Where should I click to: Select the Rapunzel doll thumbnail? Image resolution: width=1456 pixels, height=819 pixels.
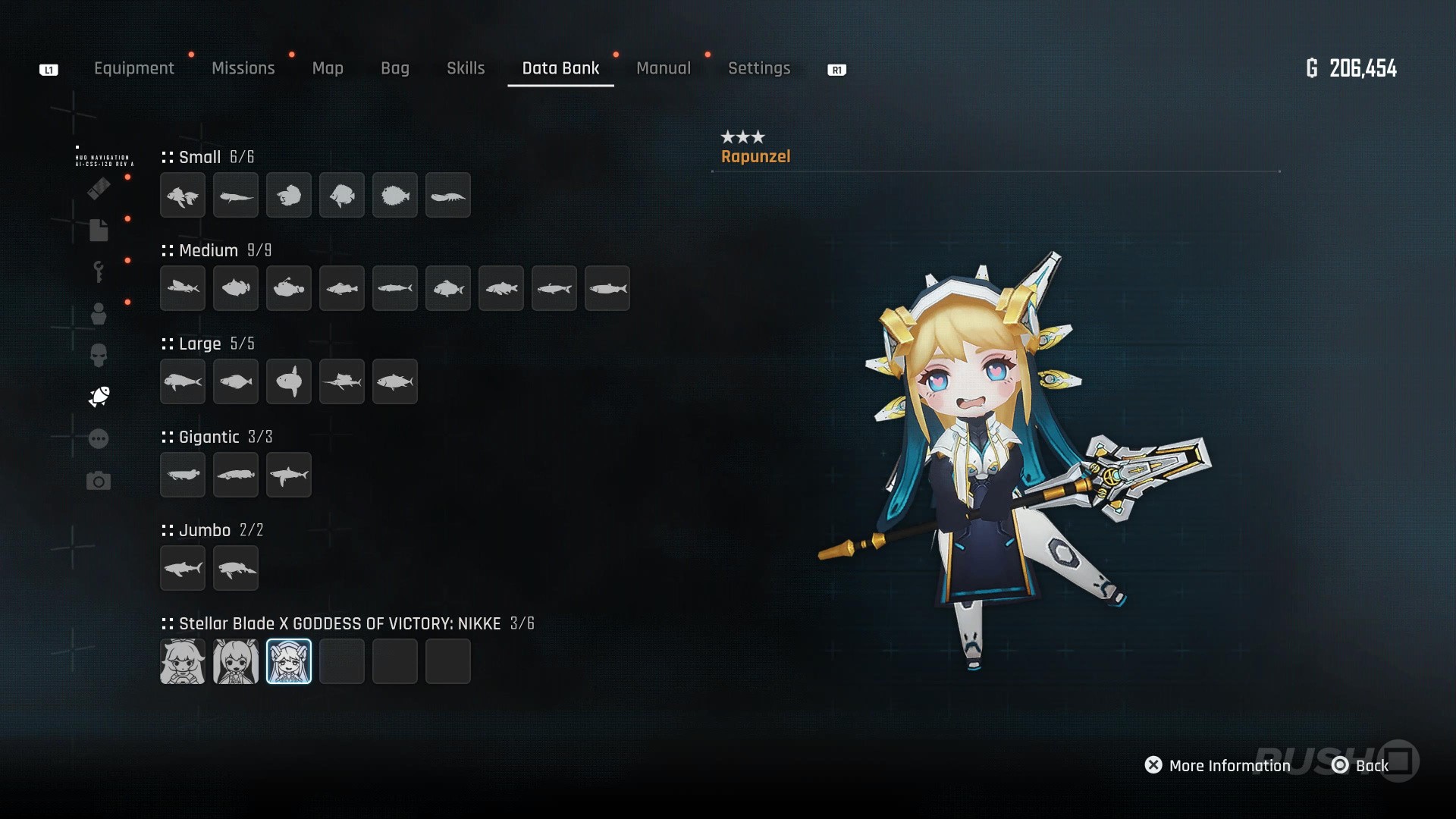[x=289, y=661]
